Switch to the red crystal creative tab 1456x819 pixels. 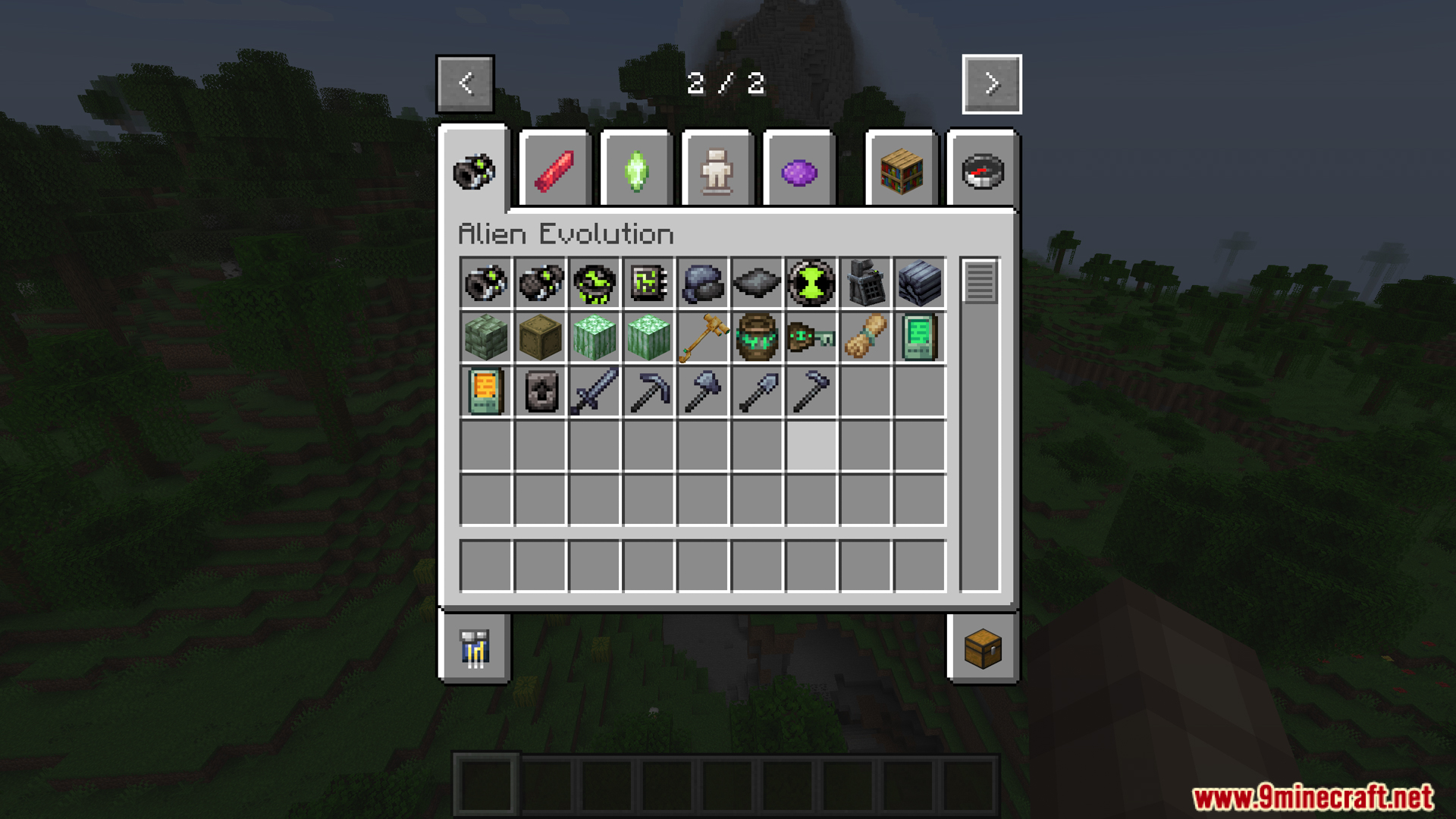point(554,168)
